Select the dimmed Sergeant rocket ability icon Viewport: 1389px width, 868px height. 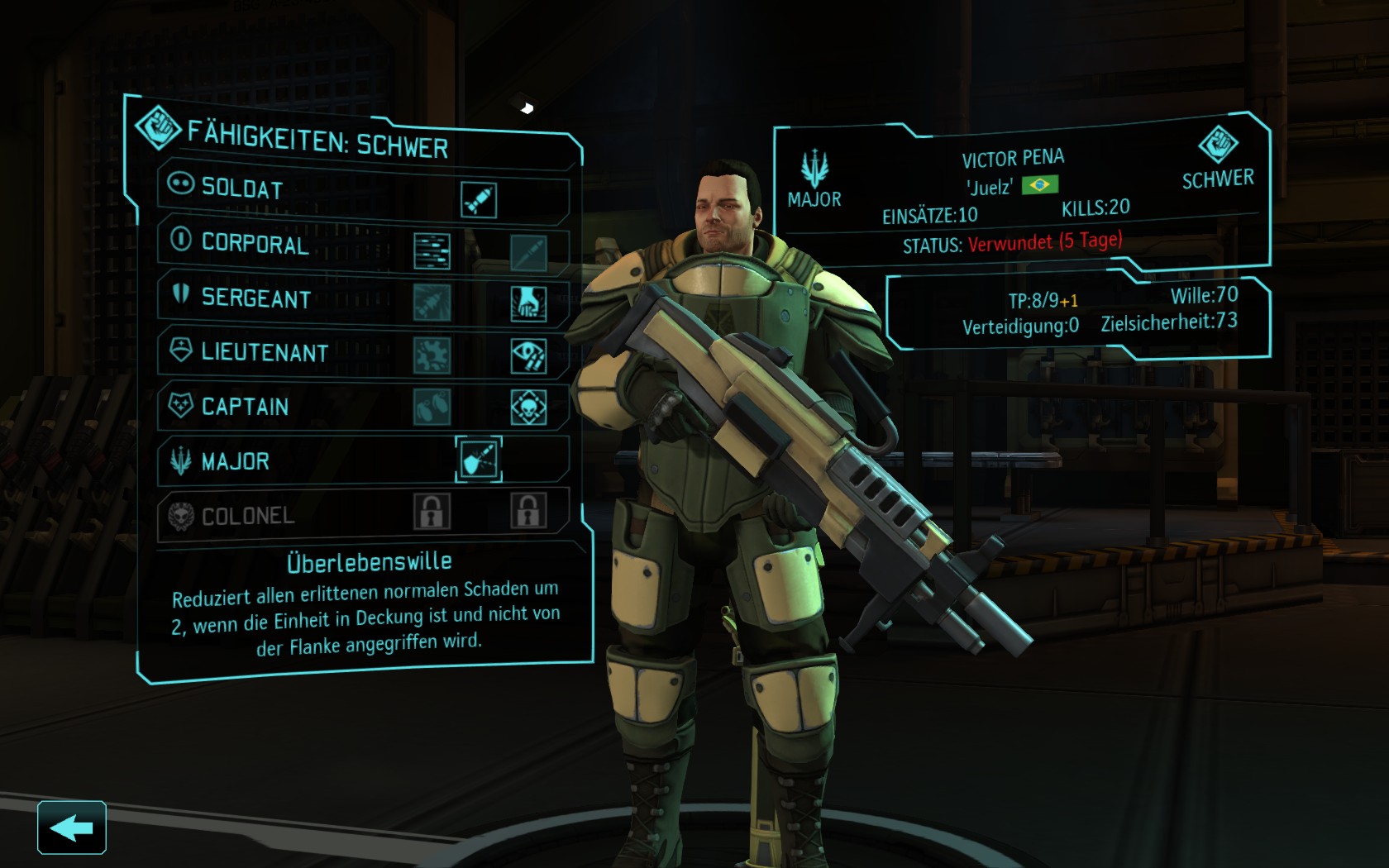pyautogui.click(x=432, y=303)
